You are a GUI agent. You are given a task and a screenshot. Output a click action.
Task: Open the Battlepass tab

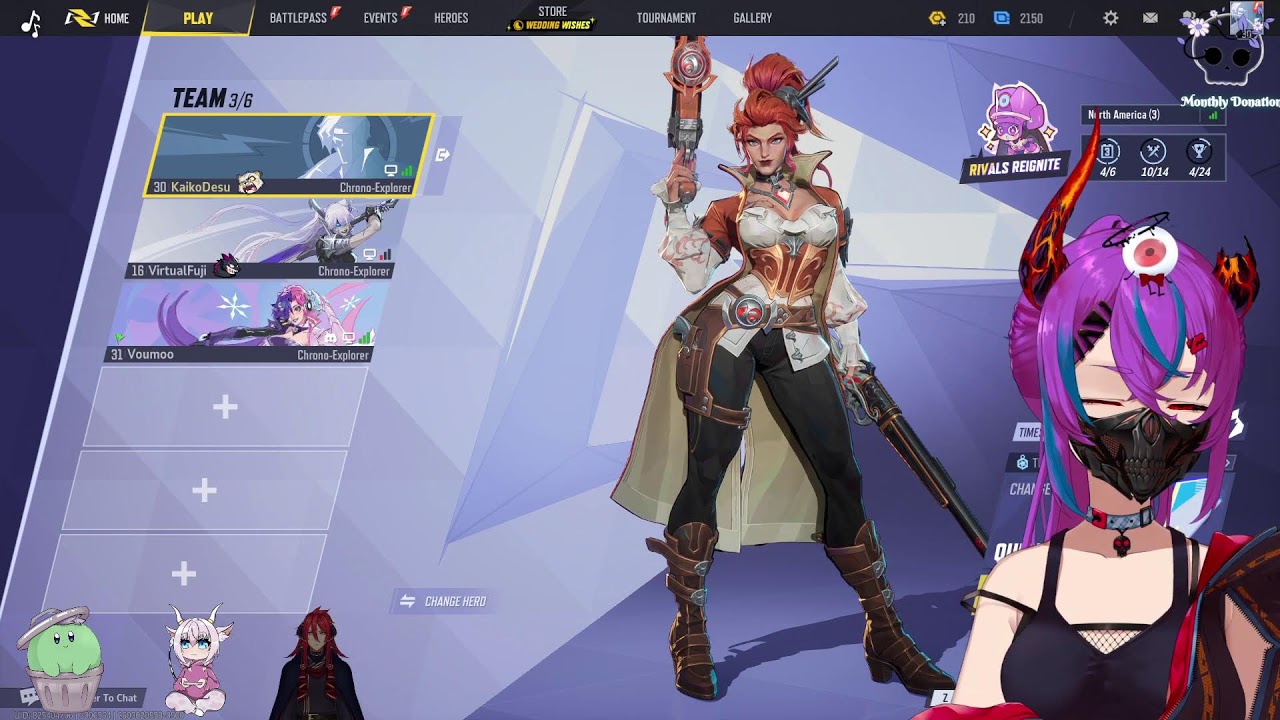298,18
